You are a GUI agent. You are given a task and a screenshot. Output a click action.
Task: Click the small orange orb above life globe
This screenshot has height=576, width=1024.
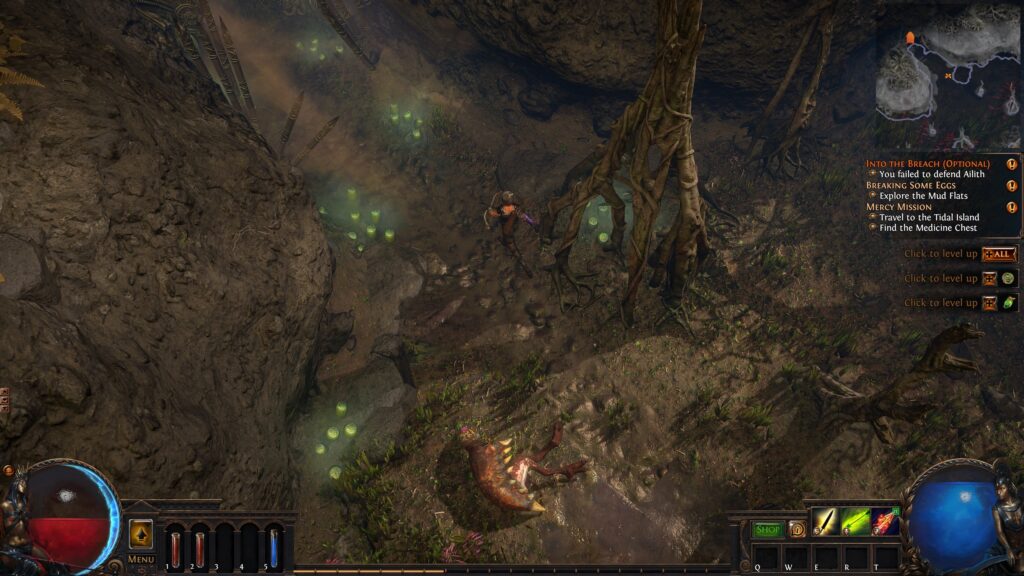[9, 470]
